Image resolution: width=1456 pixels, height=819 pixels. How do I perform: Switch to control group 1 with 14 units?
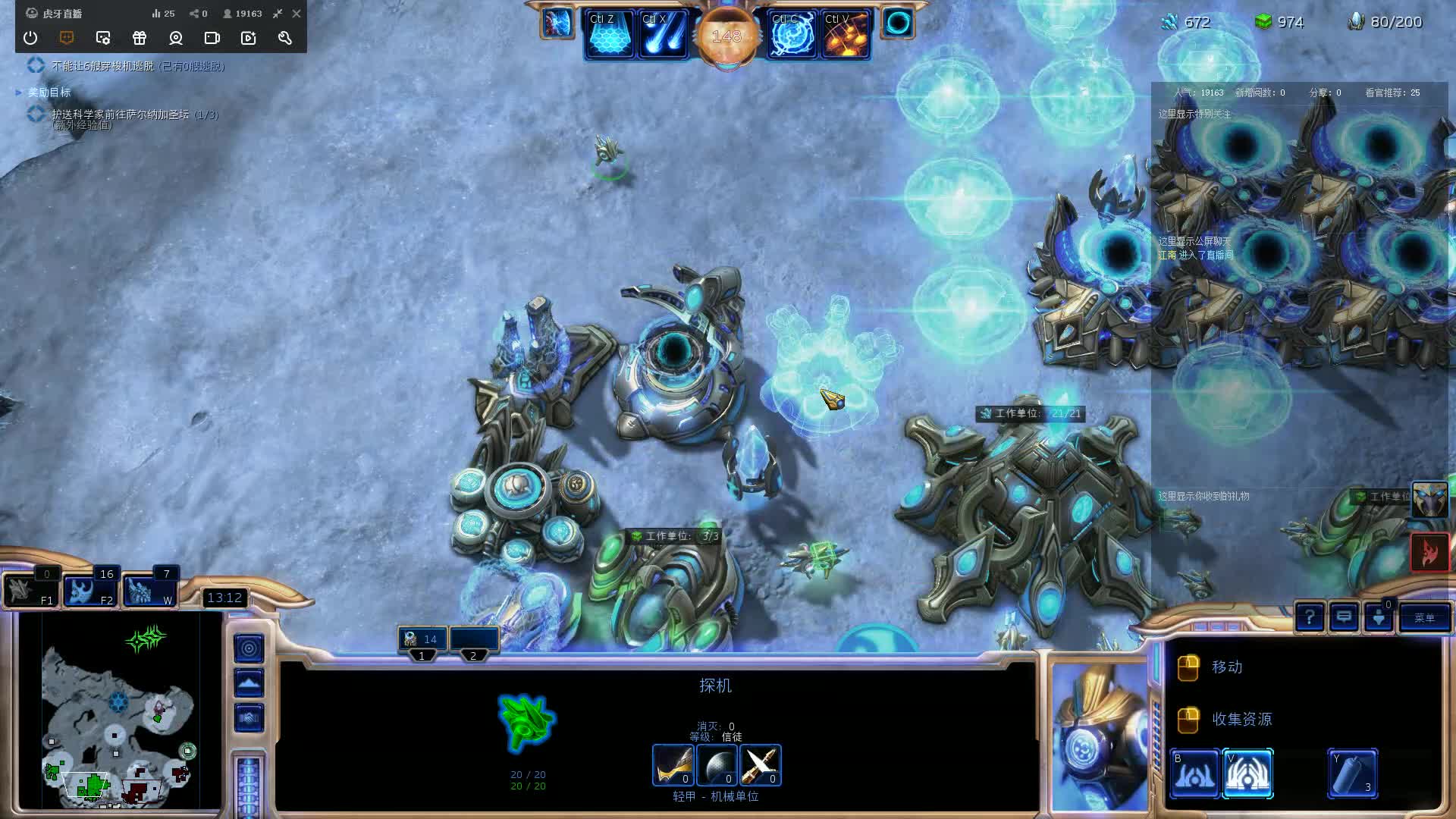[x=422, y=639]
